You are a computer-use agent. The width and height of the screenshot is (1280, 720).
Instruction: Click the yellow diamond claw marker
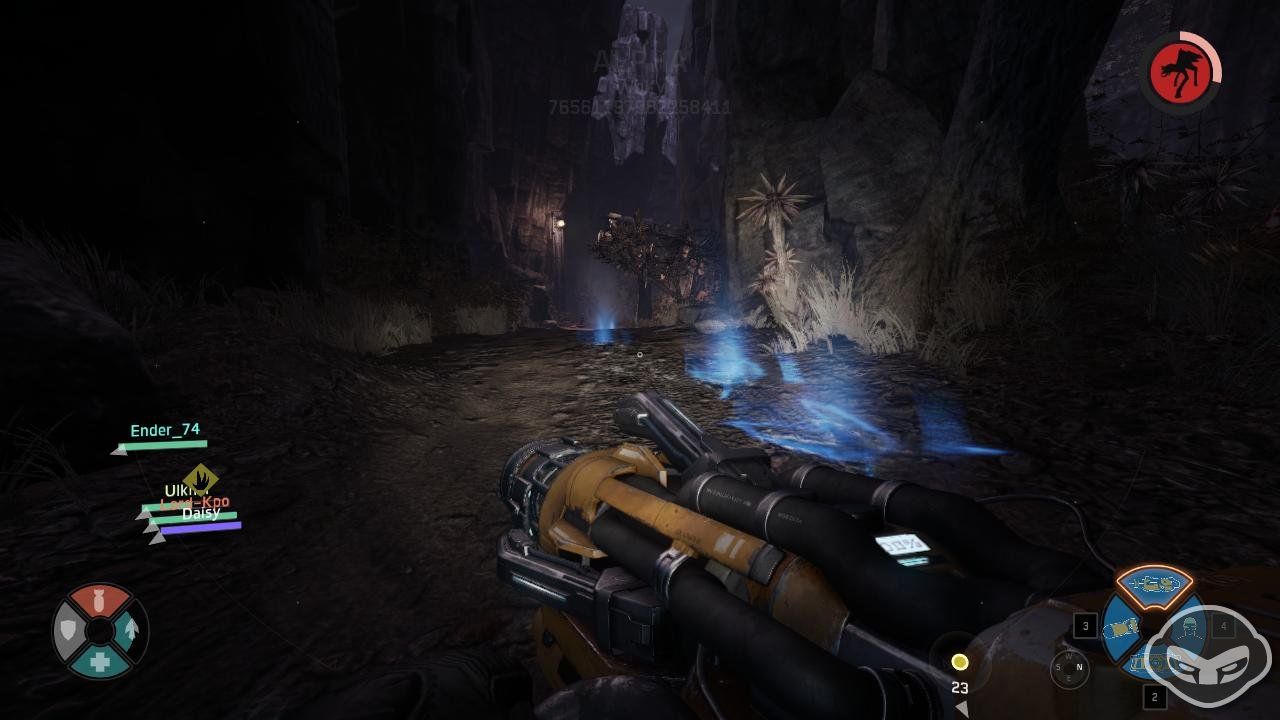tap(201, 479)
